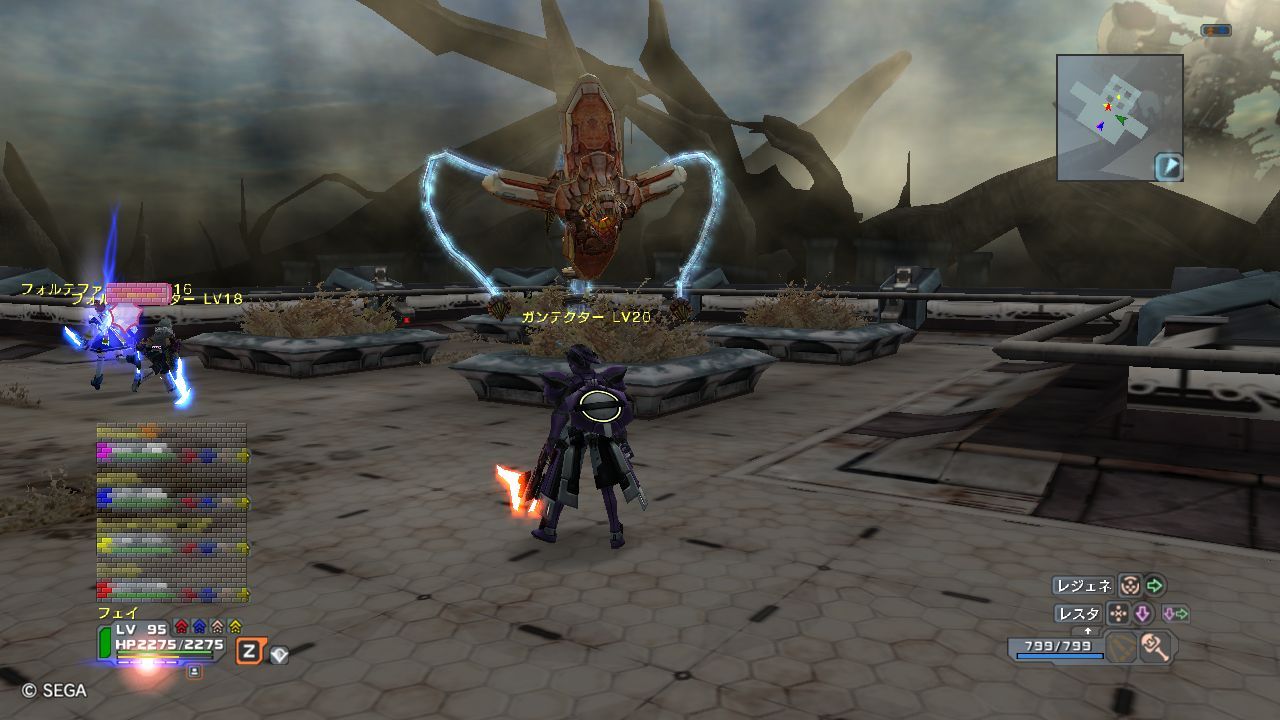The width and height of the screenshot is (1280, 720).
Task: Click the silver diamond gem icon
Action: click(279, 655)
